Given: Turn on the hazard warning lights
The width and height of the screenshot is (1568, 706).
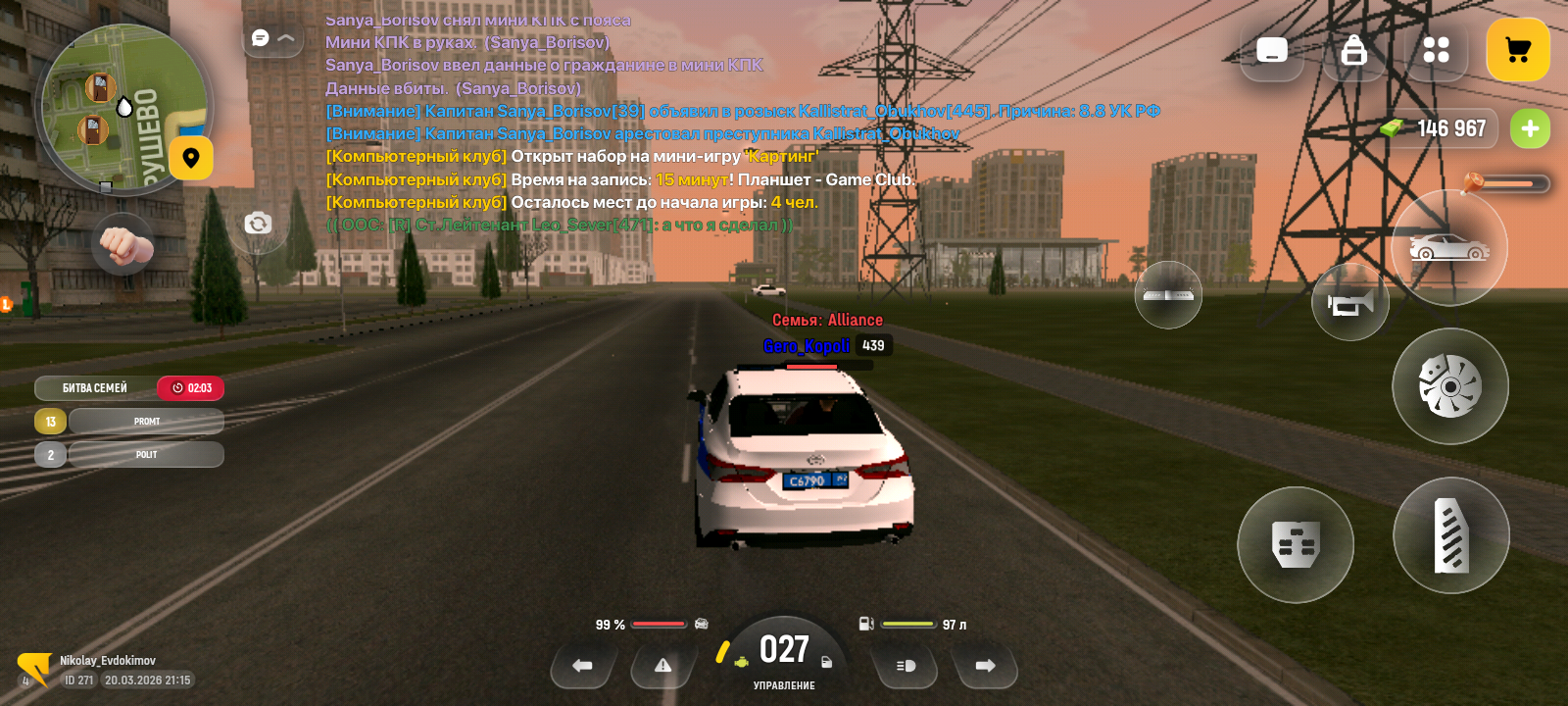Looking at the screenshot, I should [x=662, y=666].
